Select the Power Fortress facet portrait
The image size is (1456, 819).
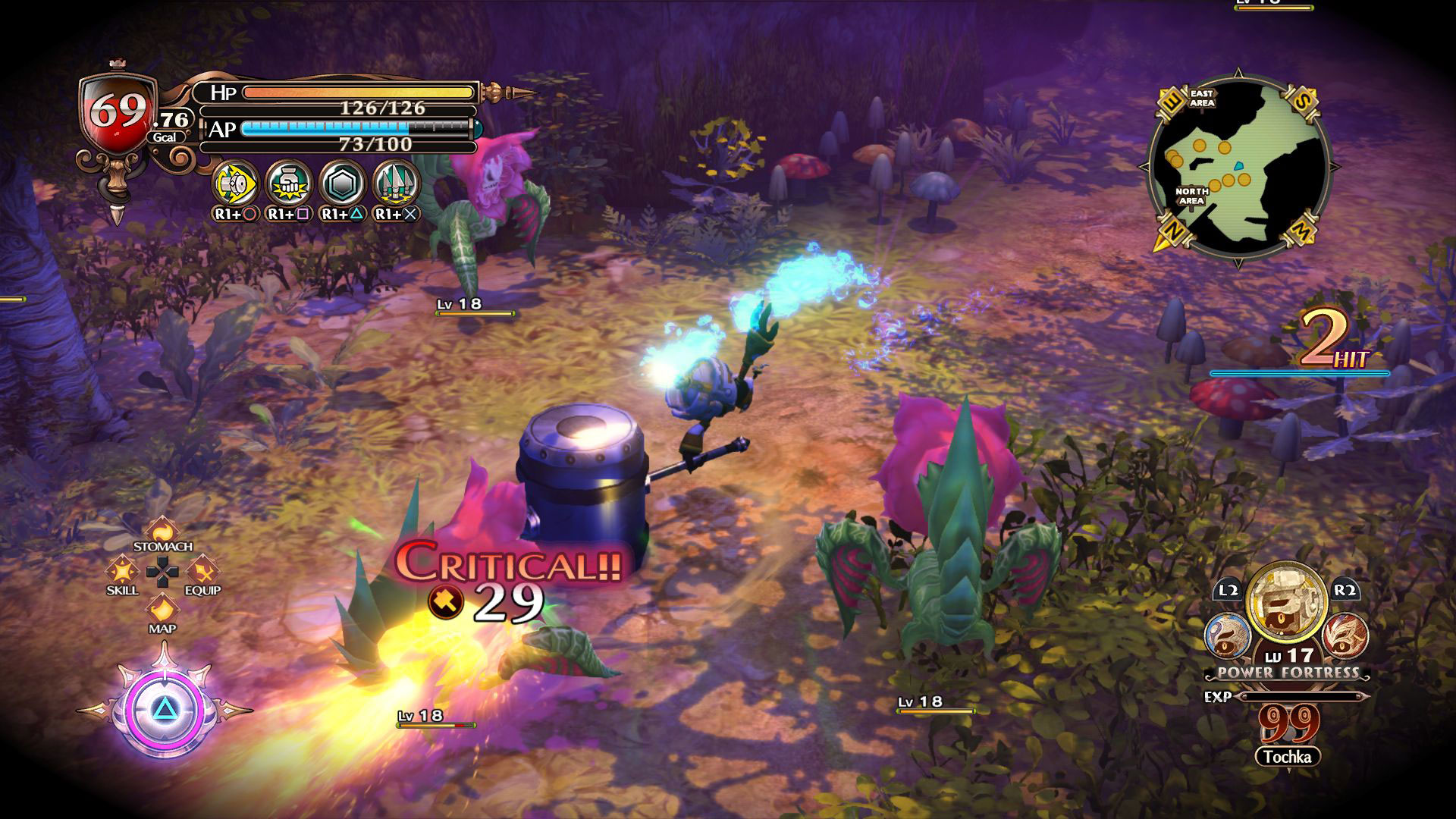[x=1286, y=601]
